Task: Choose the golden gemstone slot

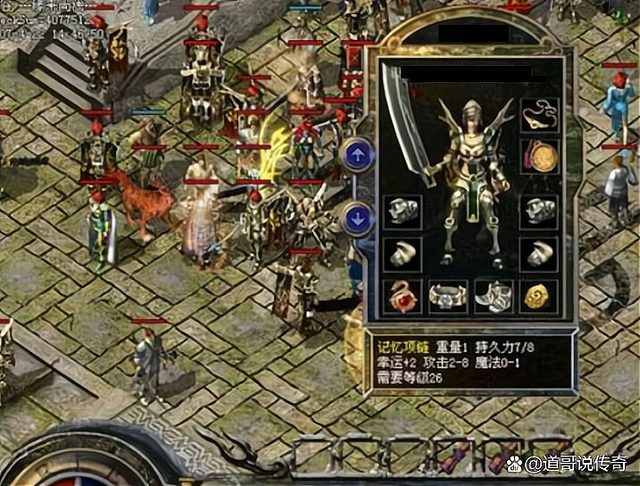Action: tap(540, 296)
